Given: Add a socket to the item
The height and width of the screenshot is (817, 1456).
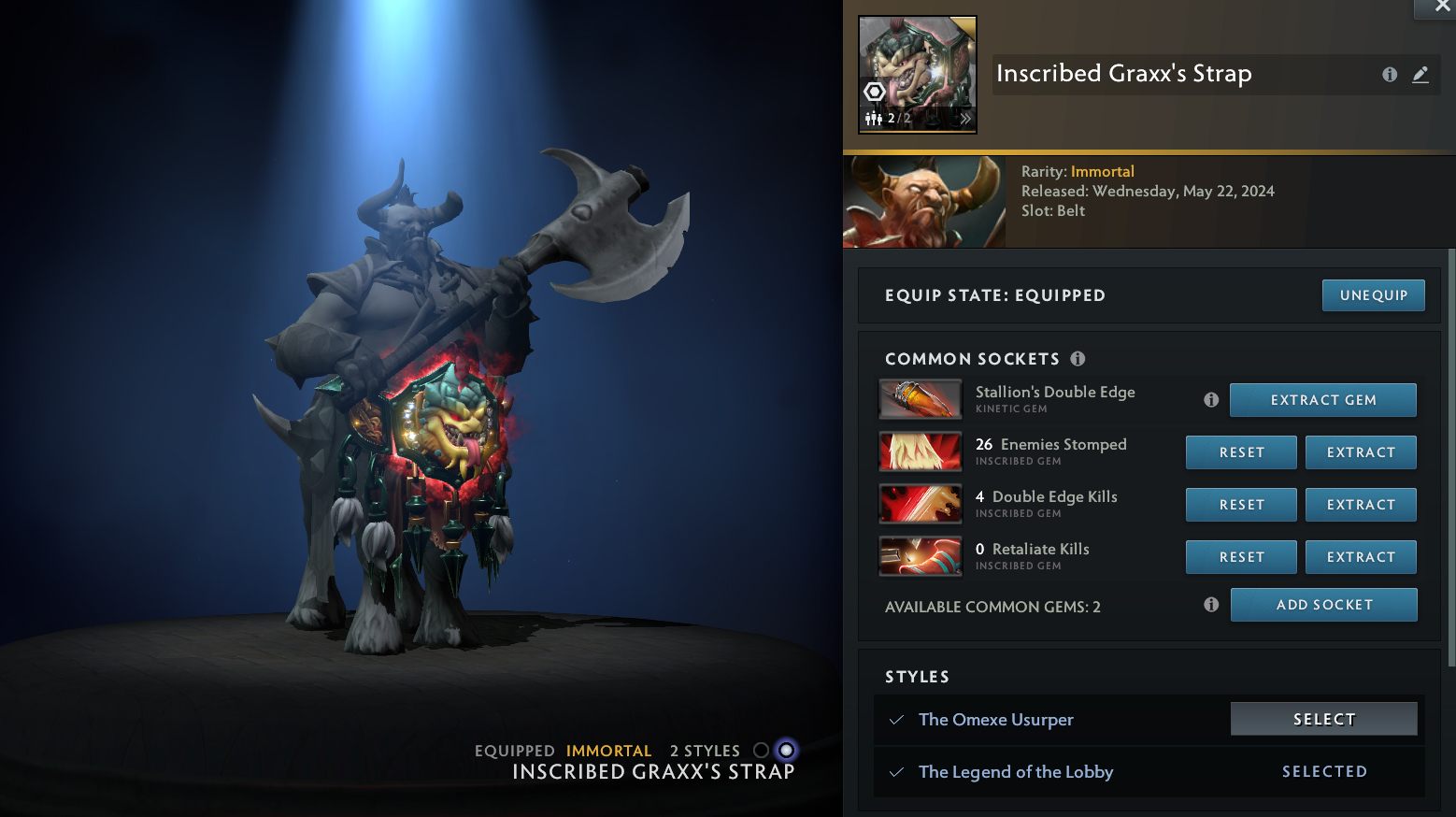Looking at the screenshot, I should (x=1323, y=605).
